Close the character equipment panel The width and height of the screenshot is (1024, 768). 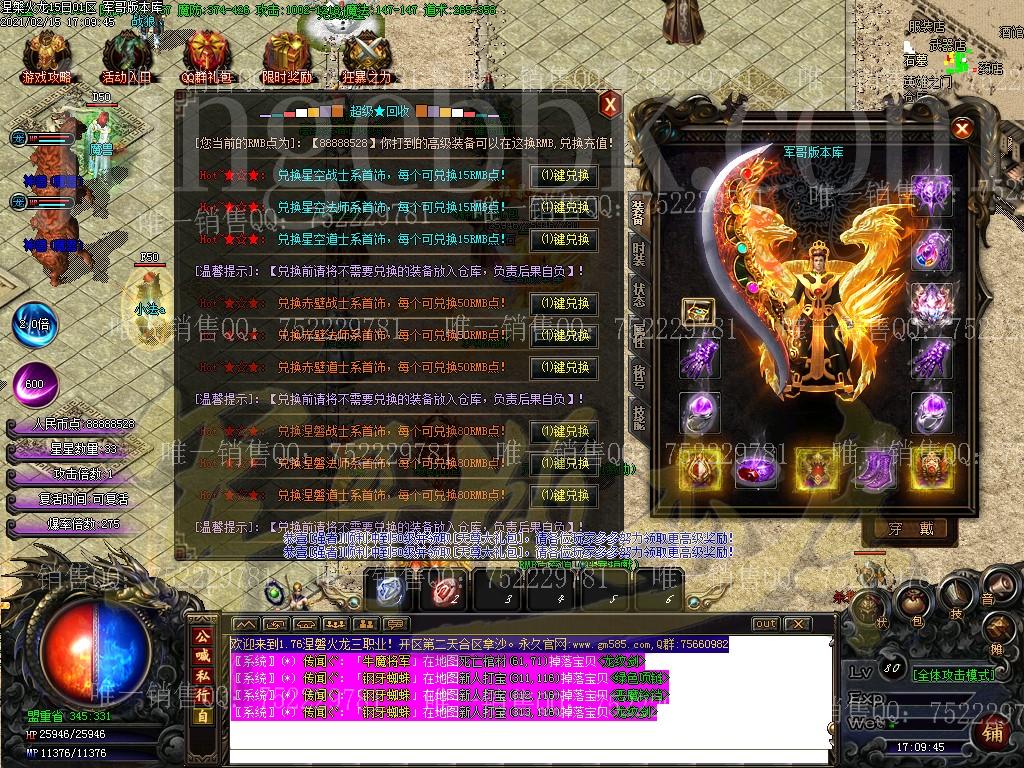(961, 128)
